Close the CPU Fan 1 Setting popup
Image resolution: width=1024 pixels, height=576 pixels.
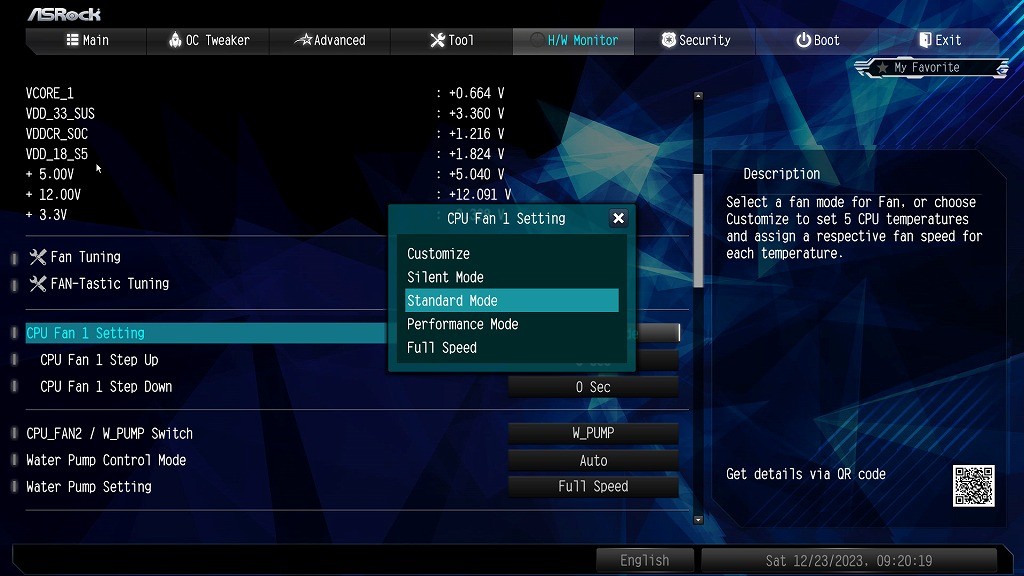click(618, 218)
